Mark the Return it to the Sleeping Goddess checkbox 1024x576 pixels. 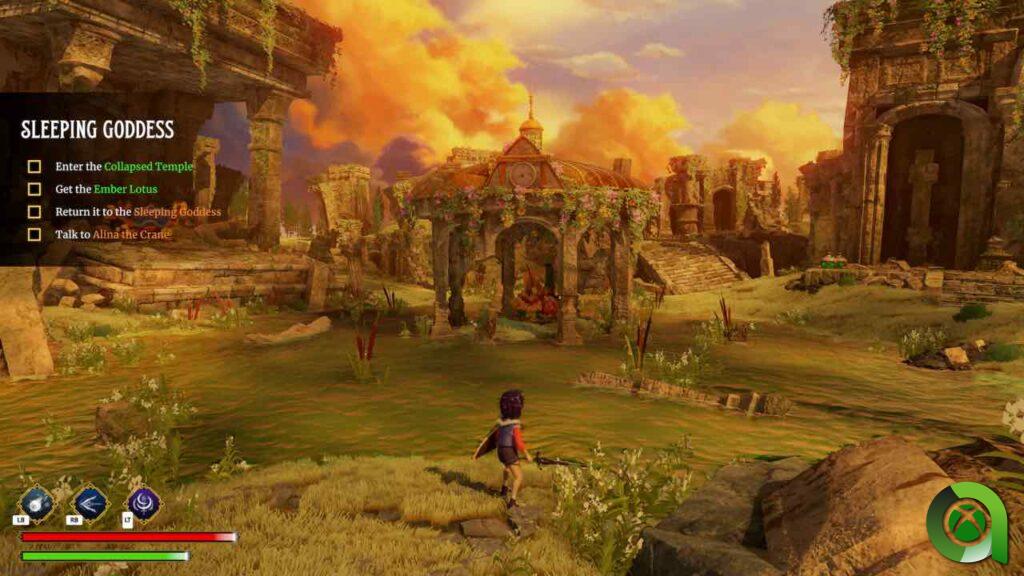click(x=34, y=212)
